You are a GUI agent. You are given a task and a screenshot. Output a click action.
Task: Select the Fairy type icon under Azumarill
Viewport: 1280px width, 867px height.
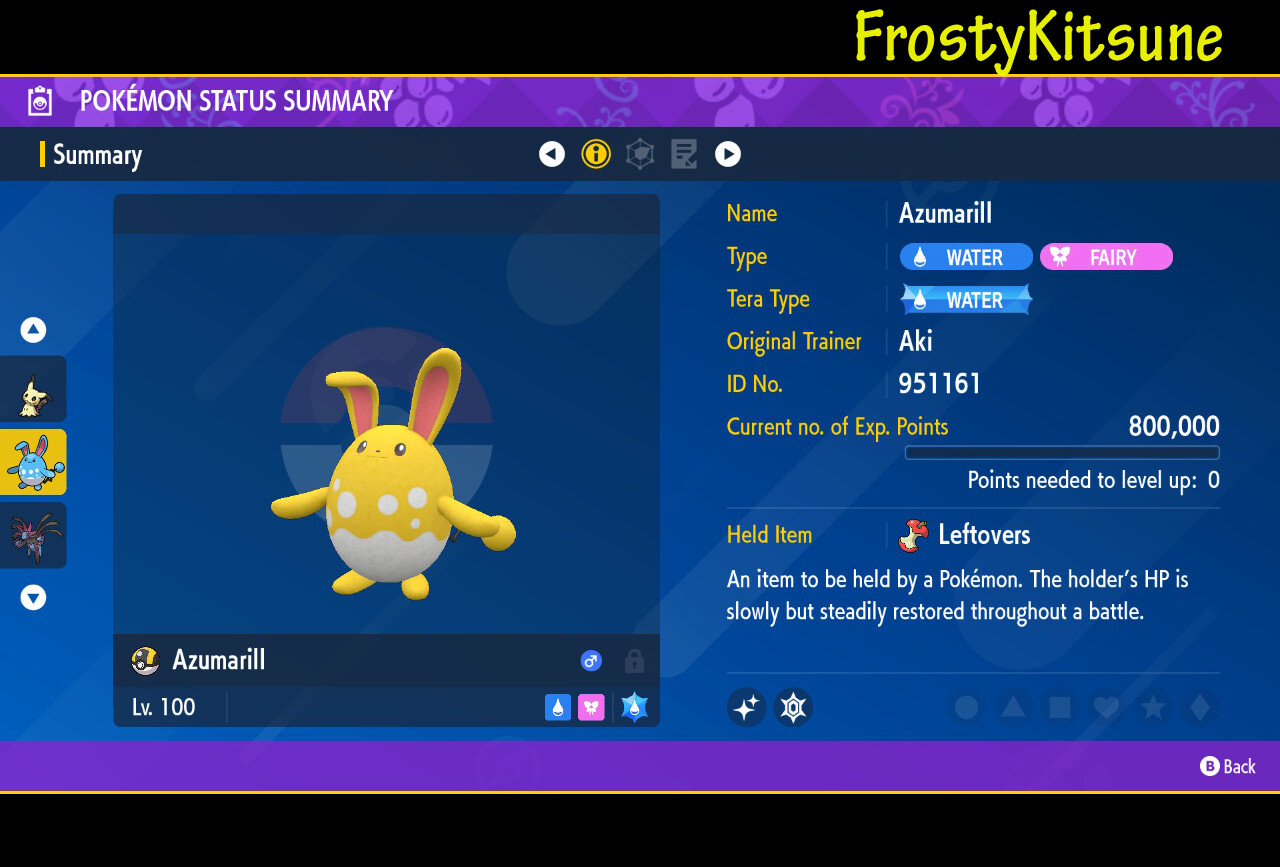pos(591,707)
